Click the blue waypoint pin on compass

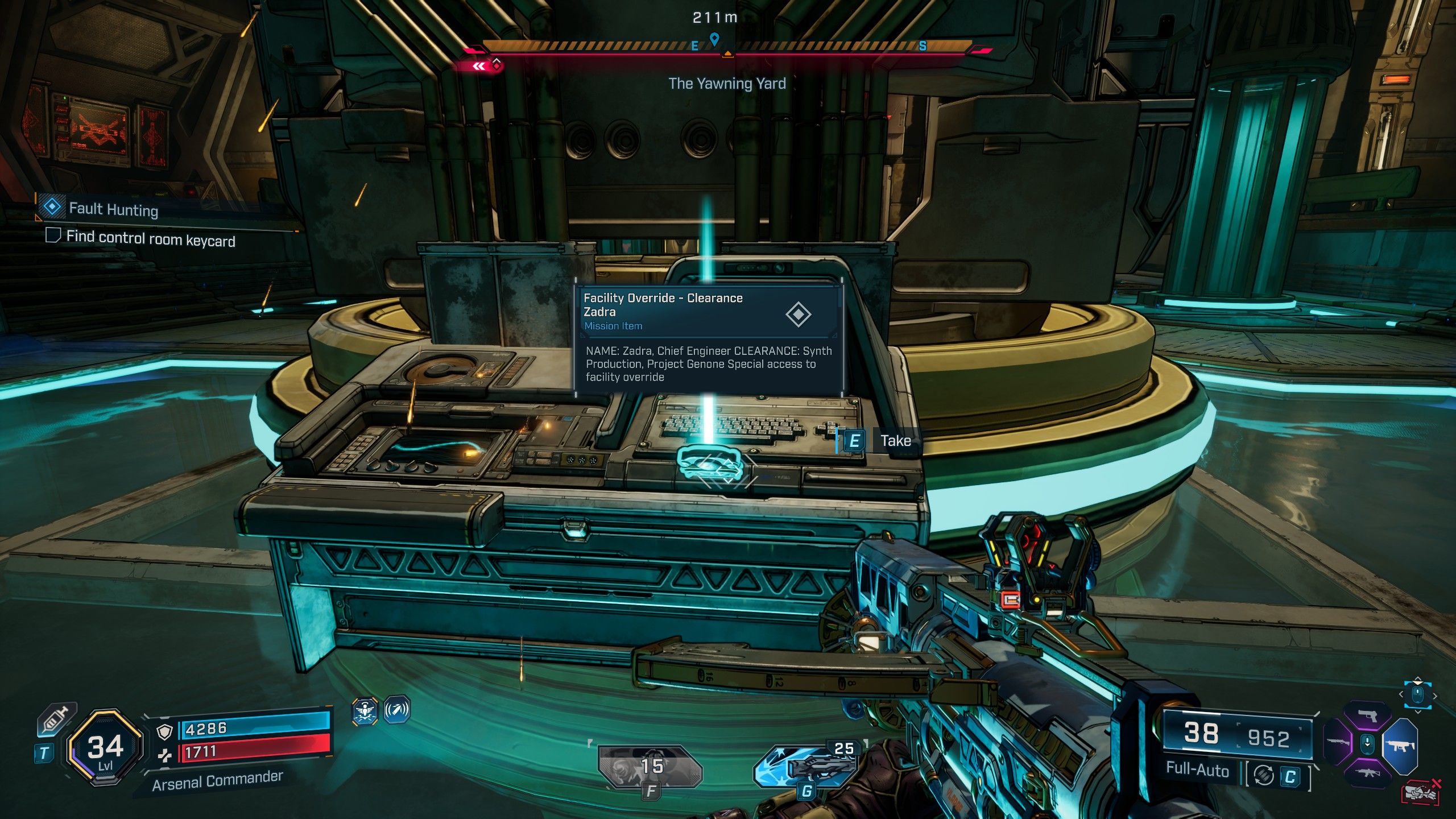(x=714, y=39)
